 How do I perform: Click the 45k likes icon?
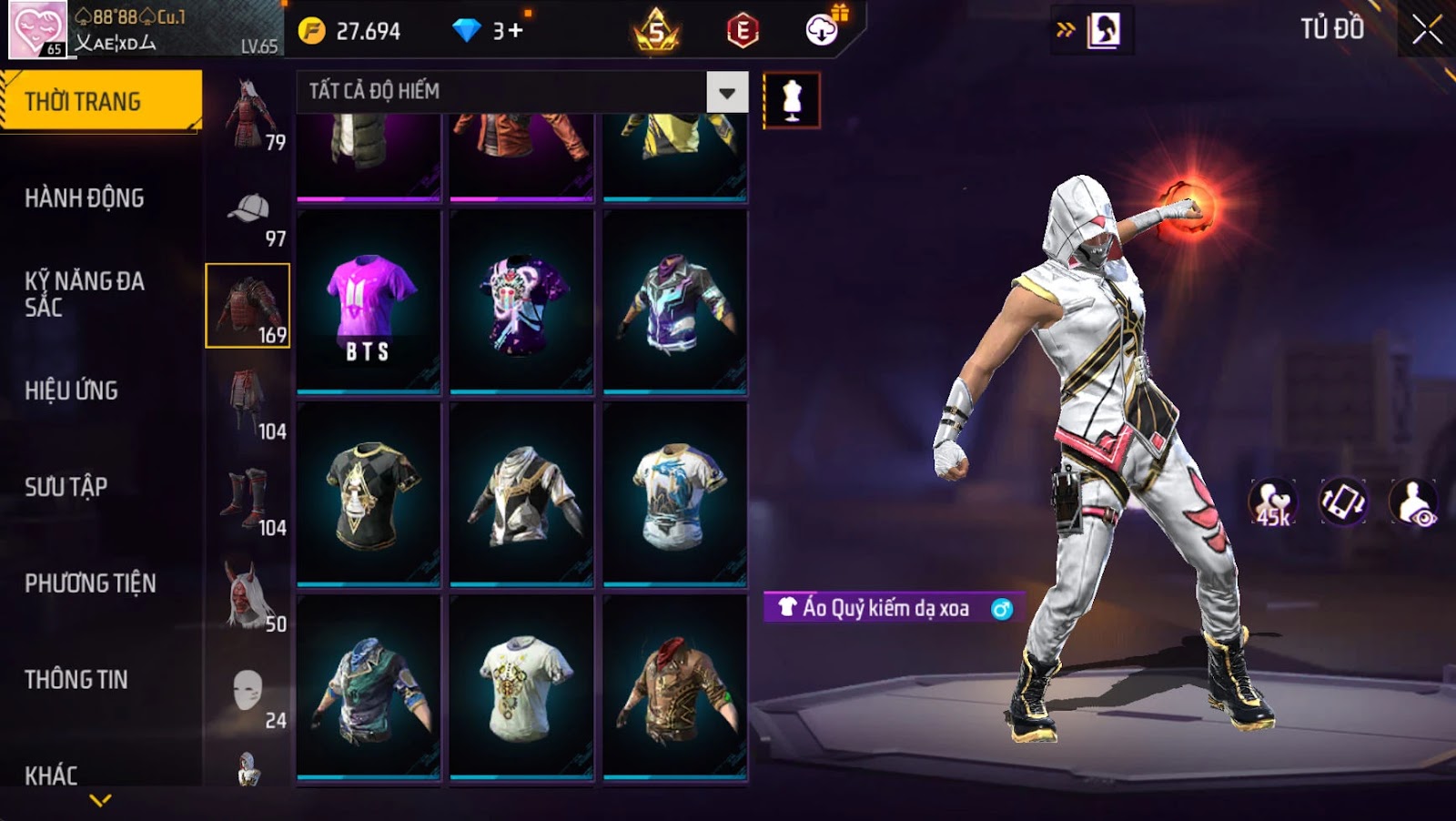coord(1272,502)
